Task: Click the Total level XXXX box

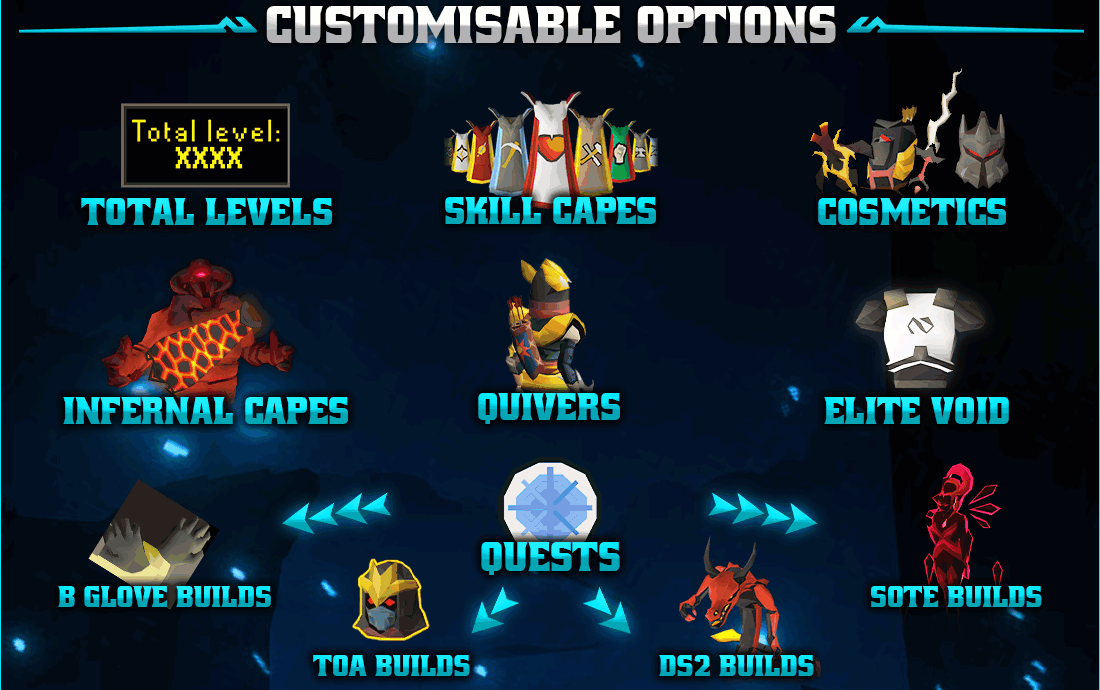Action: click(206, 145)
